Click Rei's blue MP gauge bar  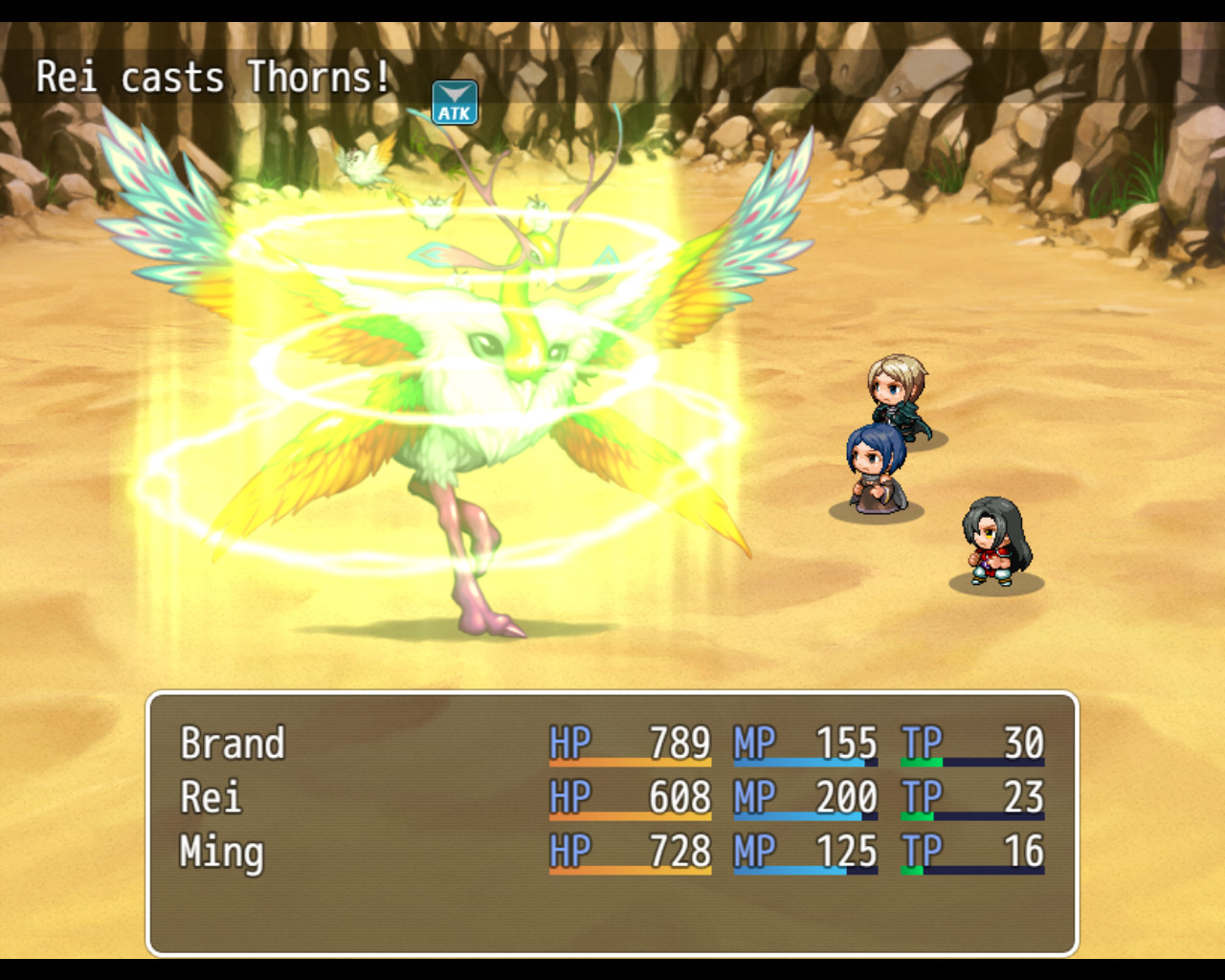(x=804, y=819)
